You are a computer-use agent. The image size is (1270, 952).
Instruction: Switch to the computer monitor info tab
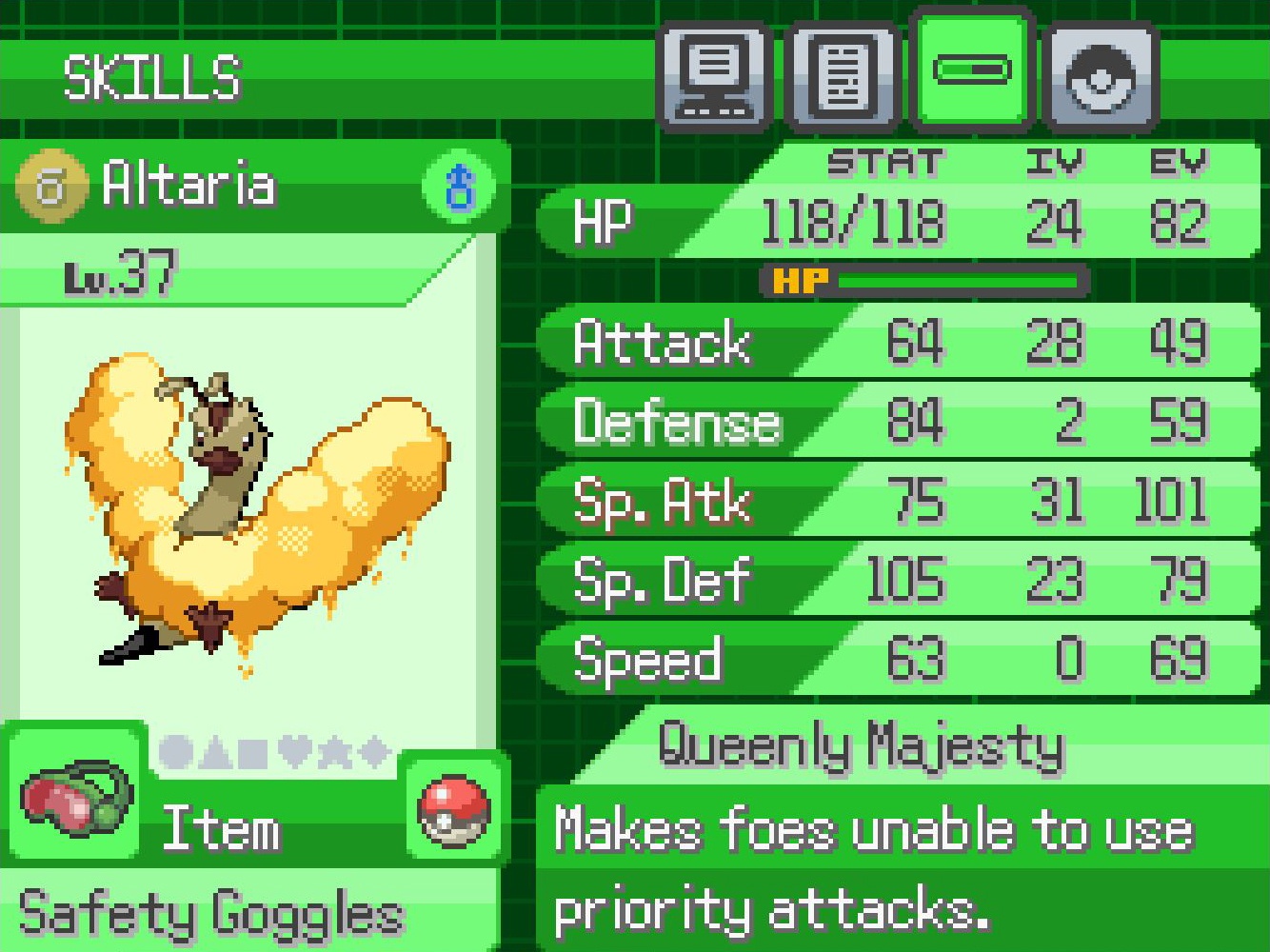tap(715, 76)
